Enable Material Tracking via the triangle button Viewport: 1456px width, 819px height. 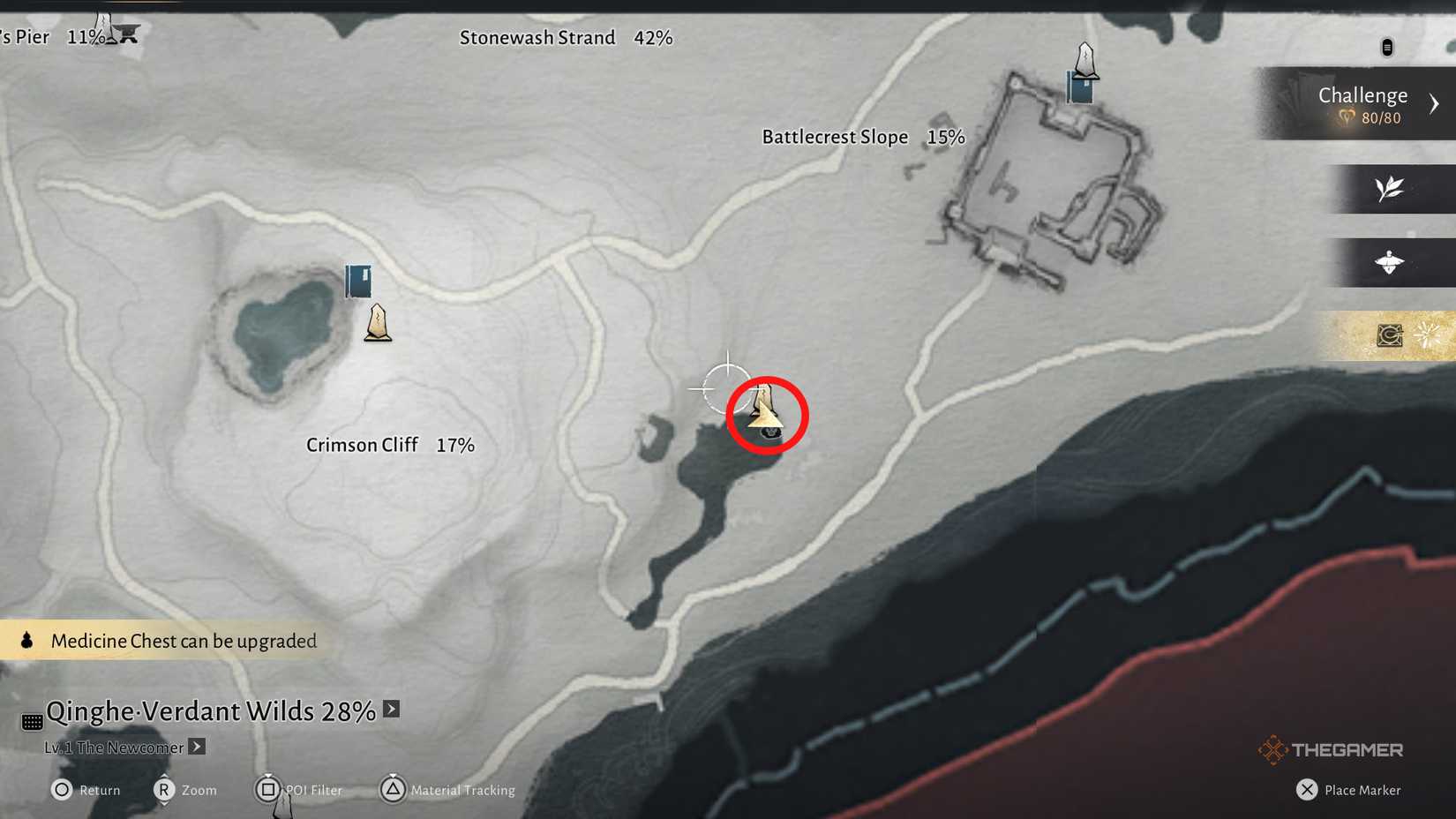point(394,790)
